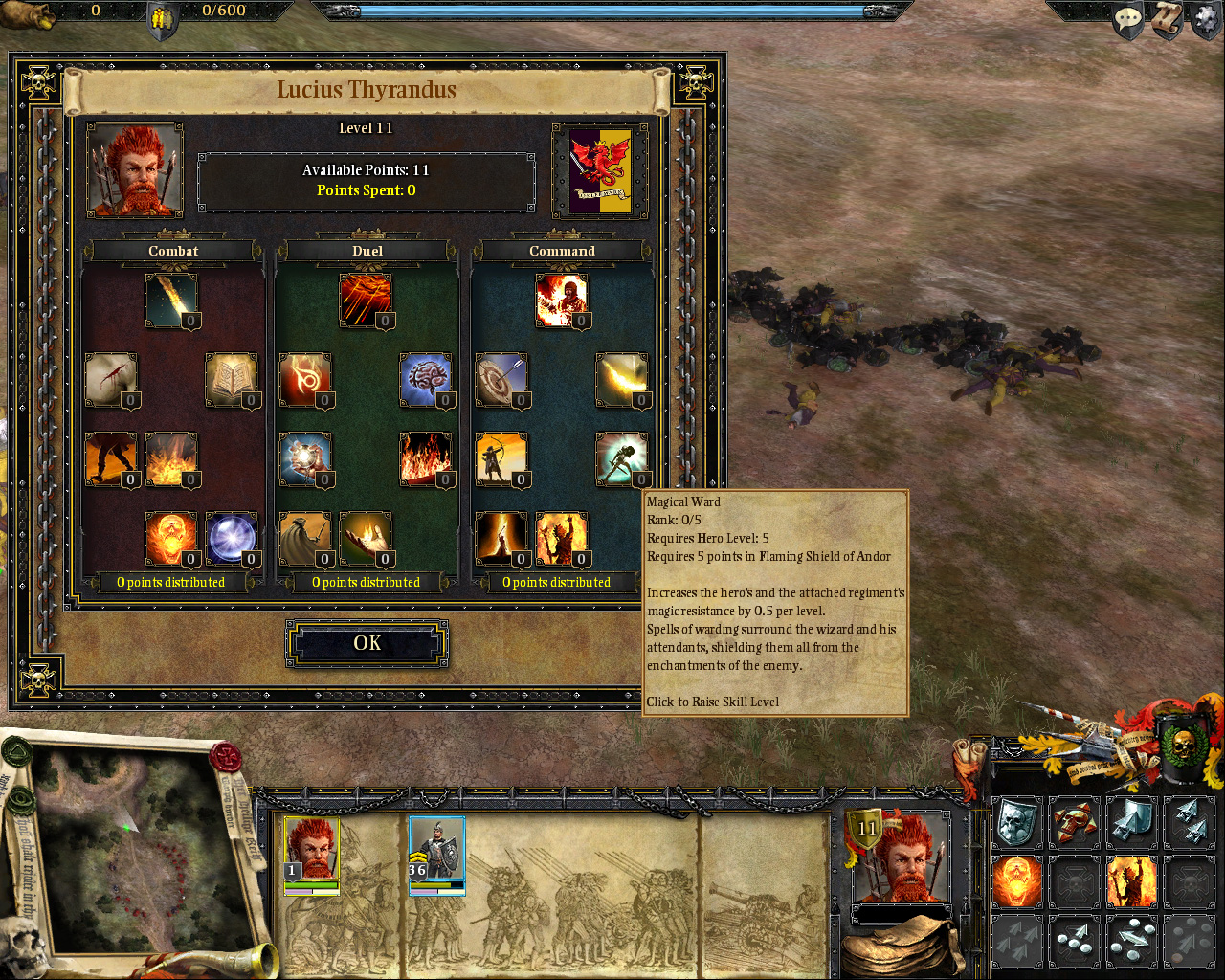1225x980 pixels.
Task: Click the left scroll arrow beside Duel points distributed
Action: (282, 582)
